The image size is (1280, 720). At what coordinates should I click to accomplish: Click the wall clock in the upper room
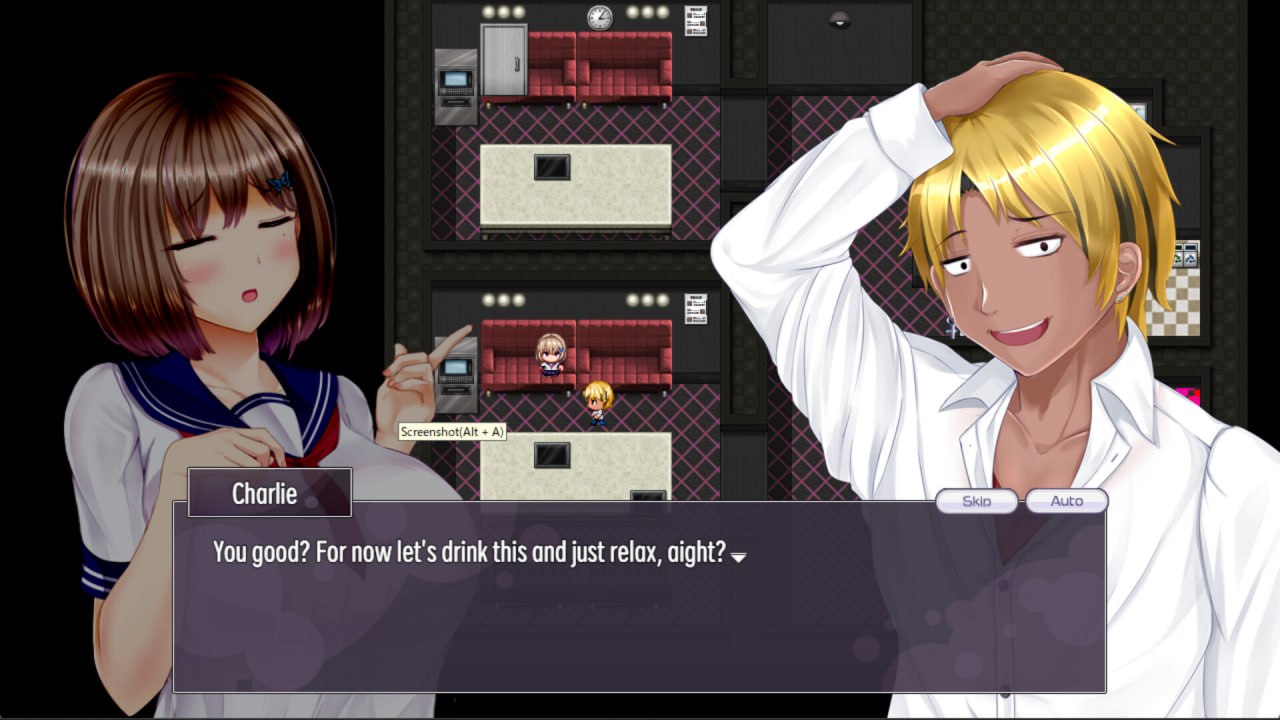click(x=598, y=16)
